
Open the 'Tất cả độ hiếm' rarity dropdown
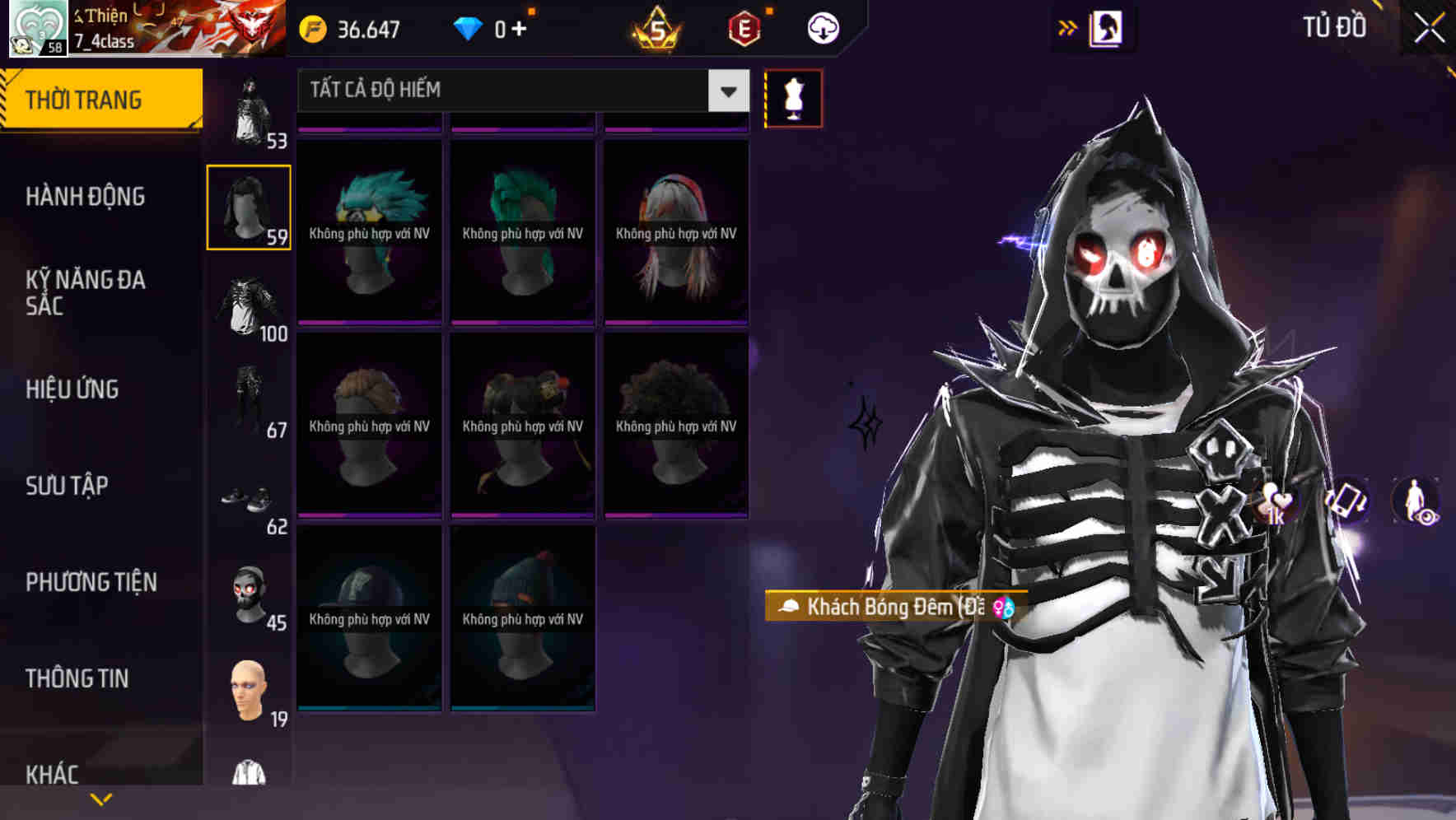point(519,91)
